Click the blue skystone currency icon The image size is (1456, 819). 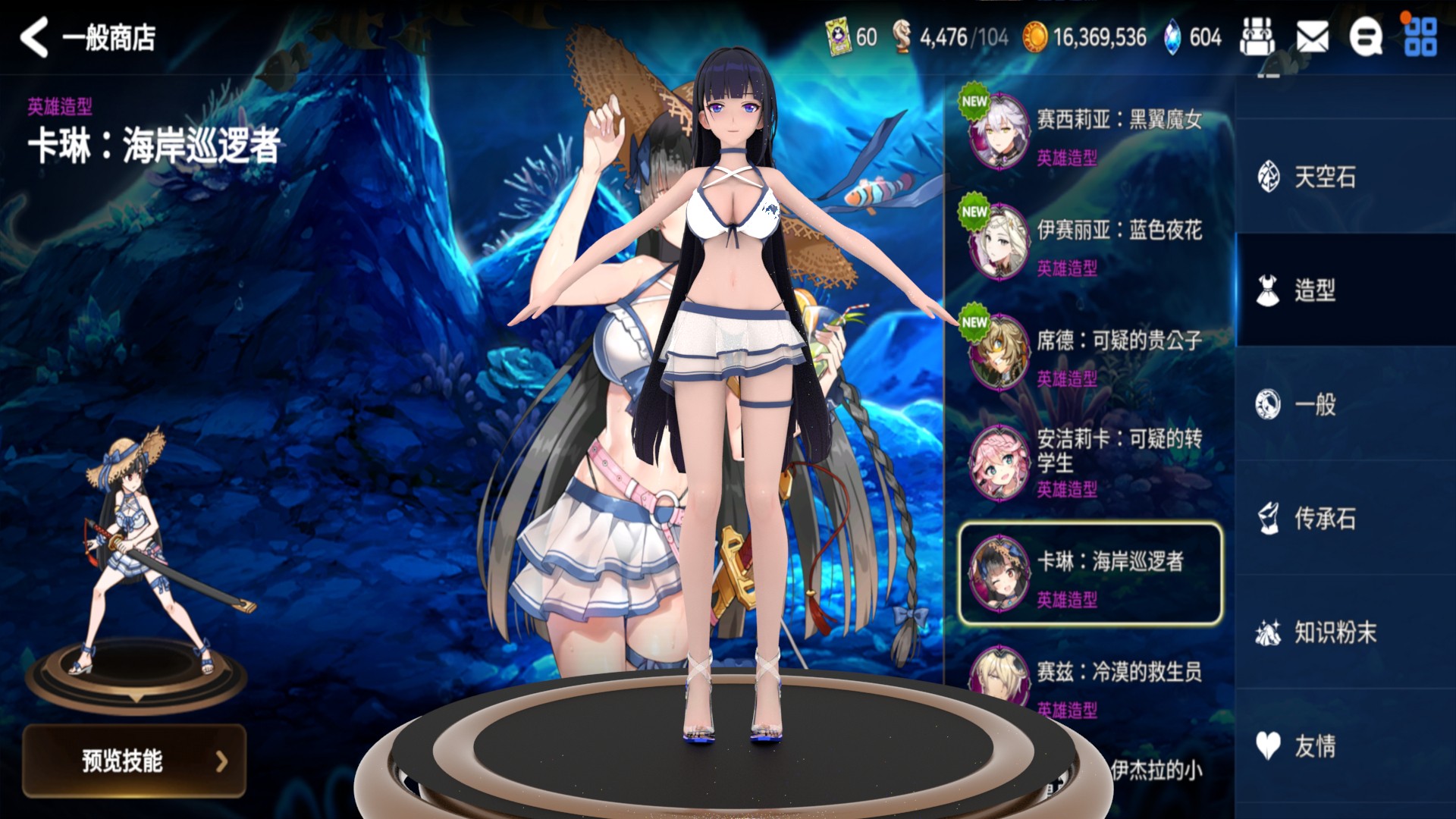[x=1172, y=37]
